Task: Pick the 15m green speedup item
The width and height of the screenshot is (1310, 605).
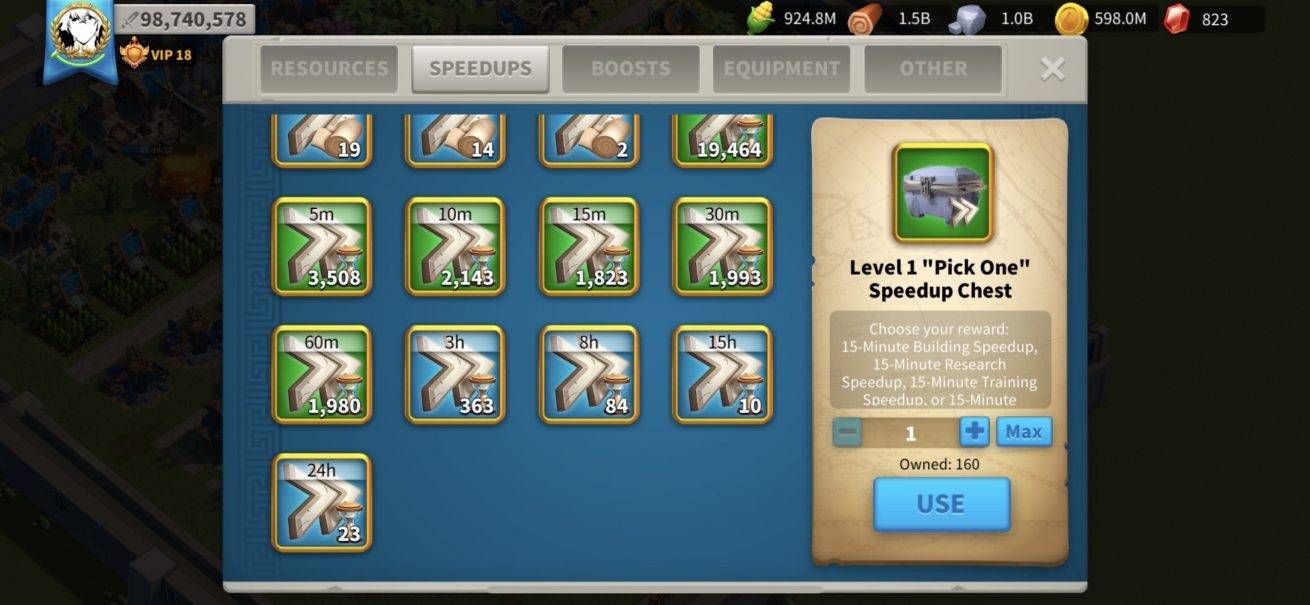Action: (x=589, y=246)
